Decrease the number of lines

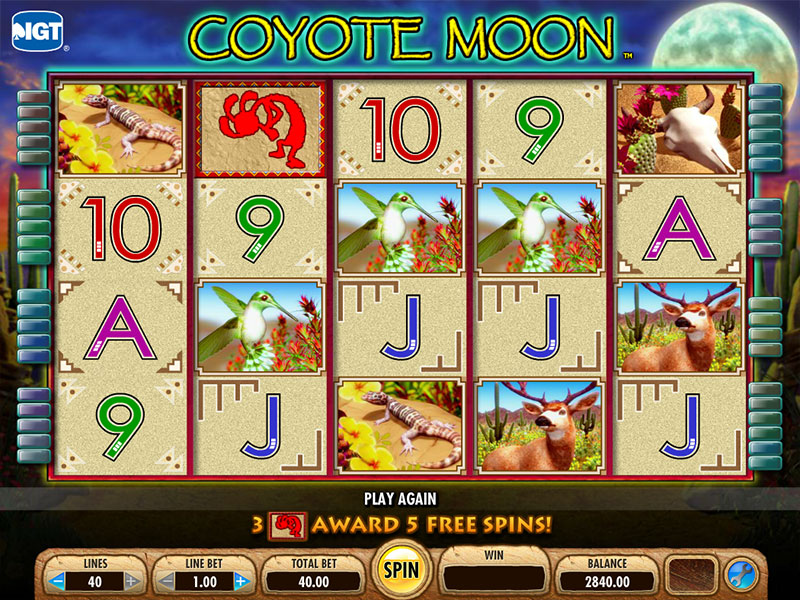pos(58,581)
